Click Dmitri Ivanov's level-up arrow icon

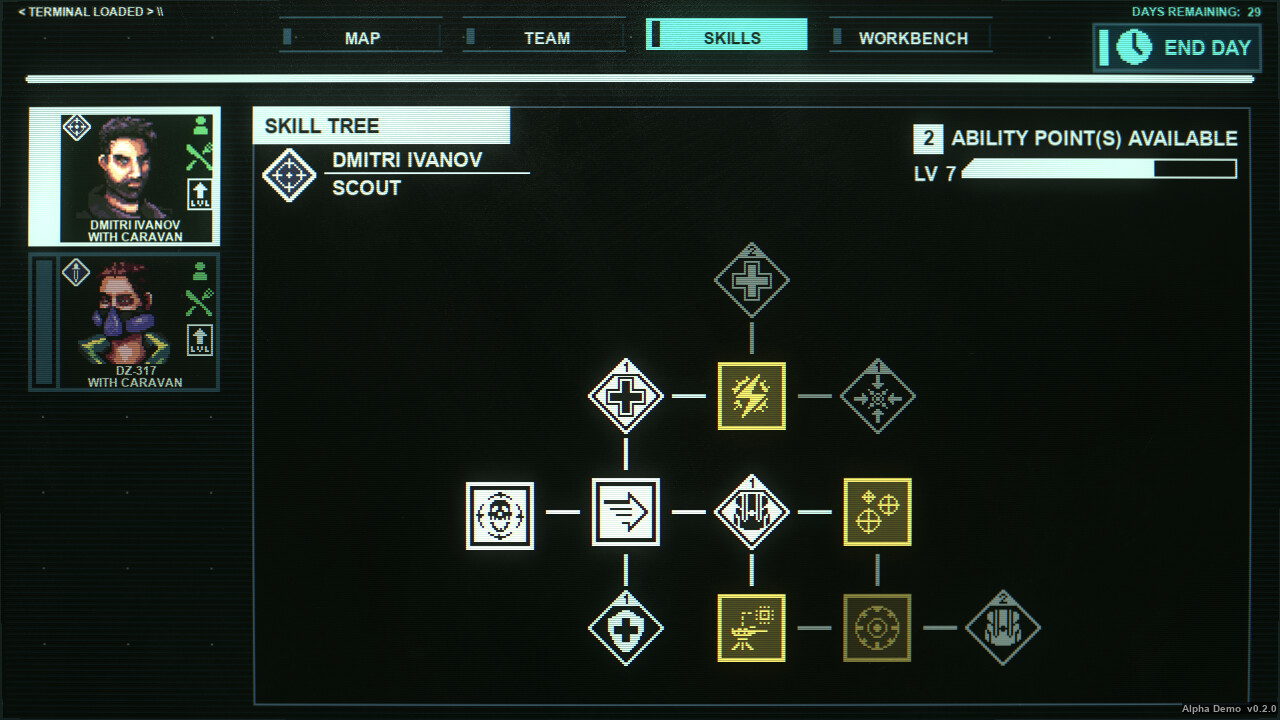(x=199, y=189)
